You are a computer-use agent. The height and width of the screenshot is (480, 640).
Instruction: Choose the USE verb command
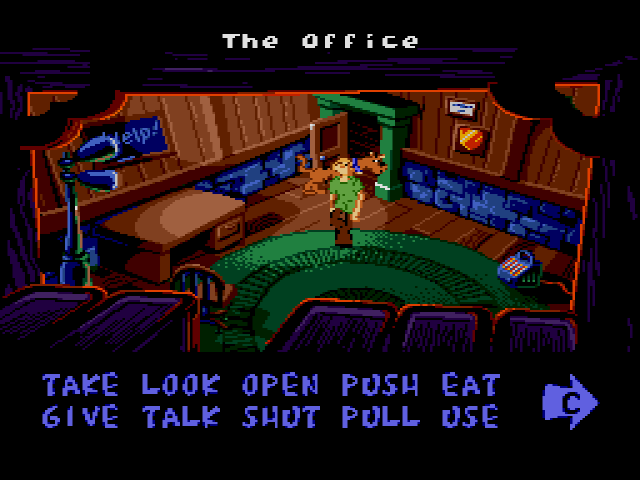tap(465, 416)
